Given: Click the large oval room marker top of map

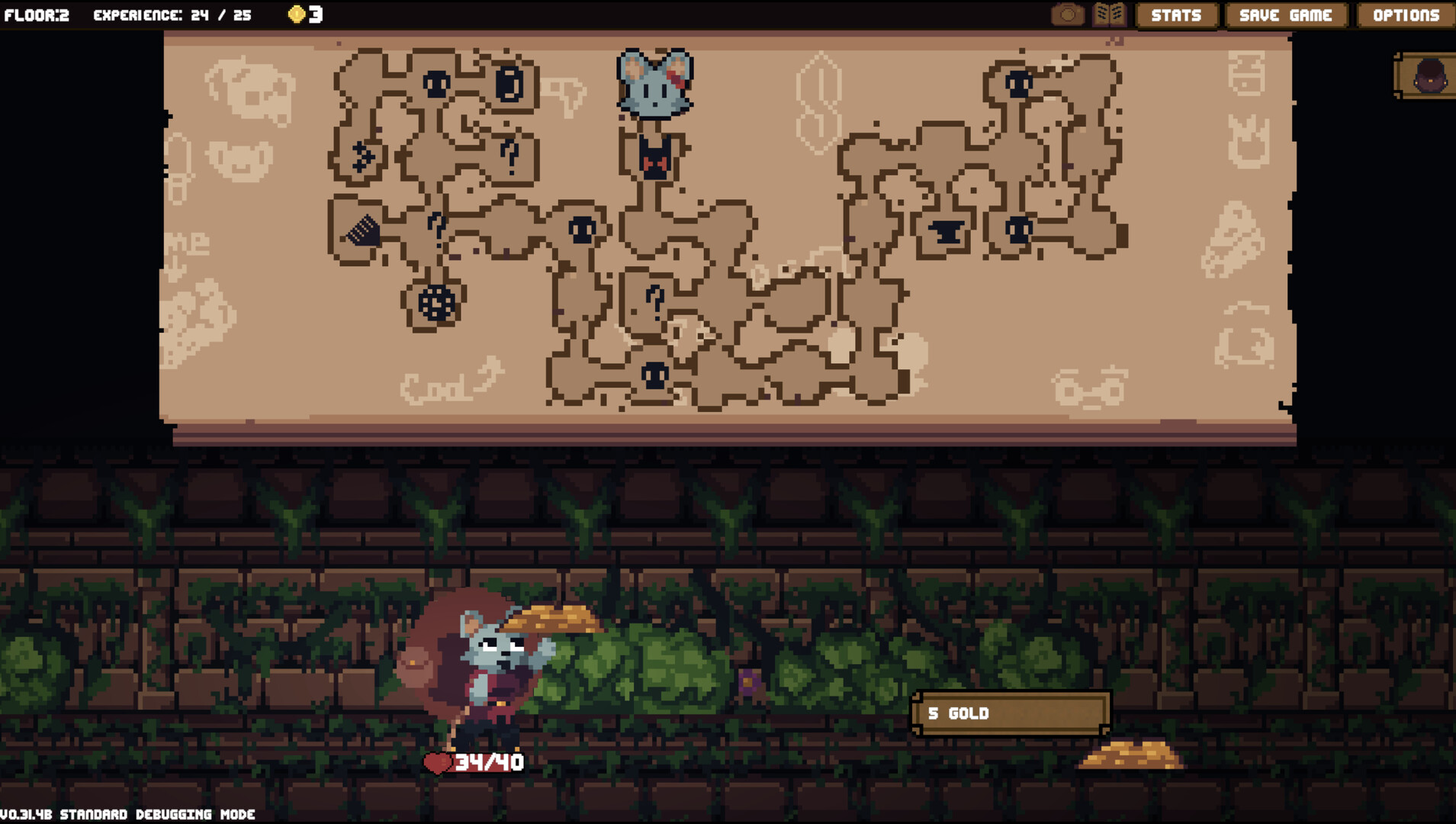Looking at the screenshot, I should (x=508, y=85).
